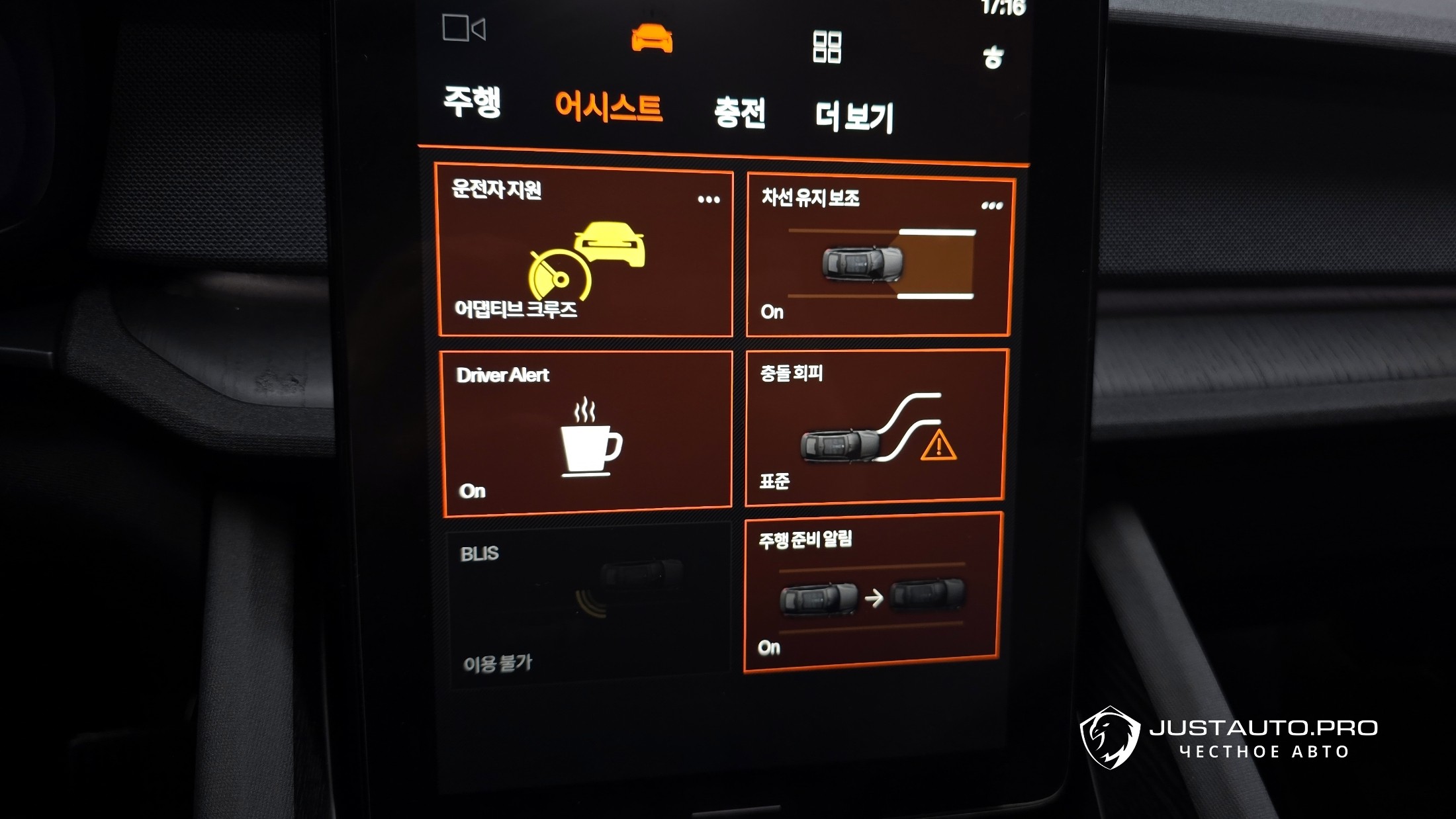The width and height of the screenshot is (1456, 819).
Task: Tap the camera icon
Action: coord(463,29)
